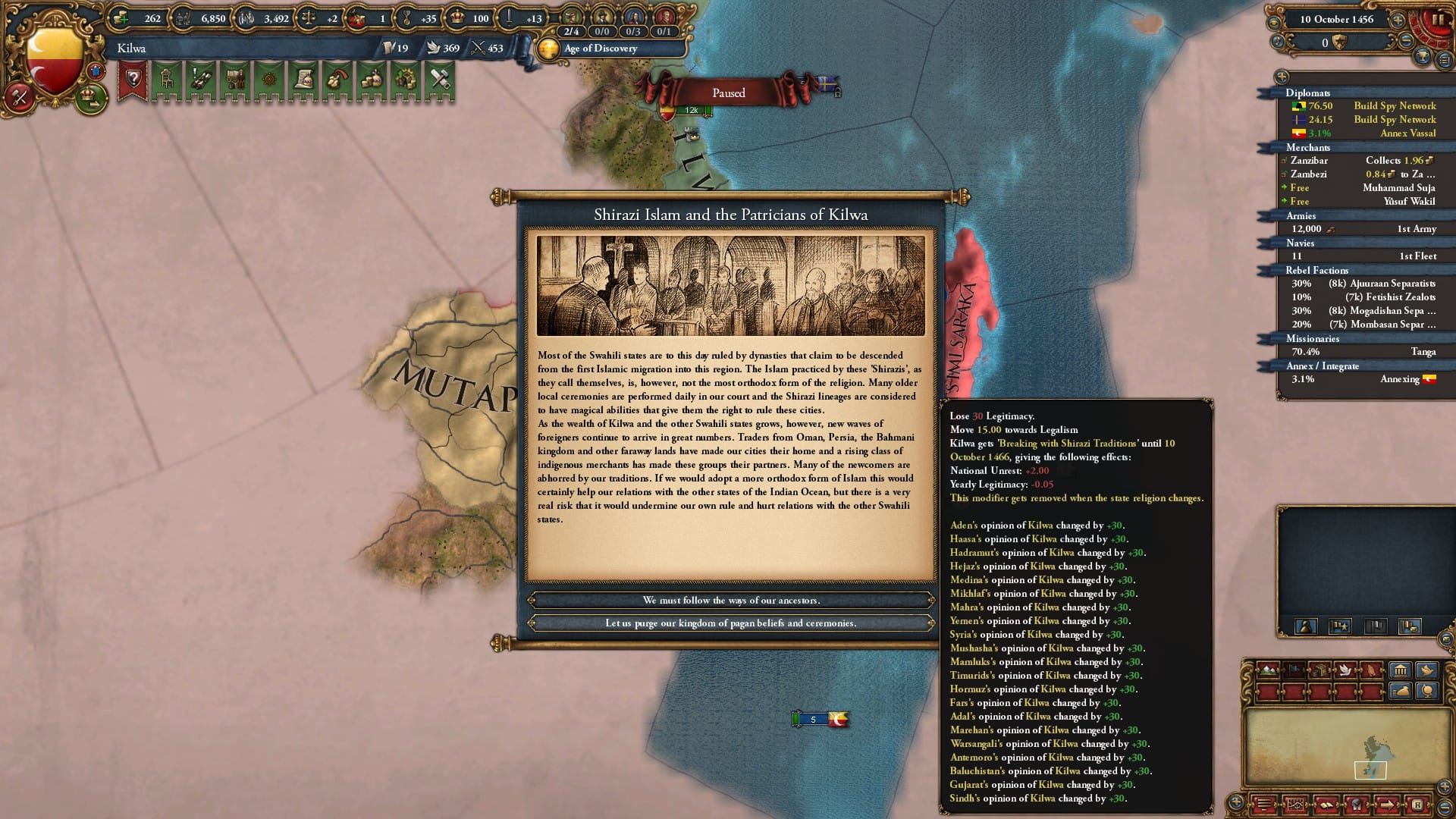
Task: Toggle the terrain map mode
Action: (x=1267, y=670)
